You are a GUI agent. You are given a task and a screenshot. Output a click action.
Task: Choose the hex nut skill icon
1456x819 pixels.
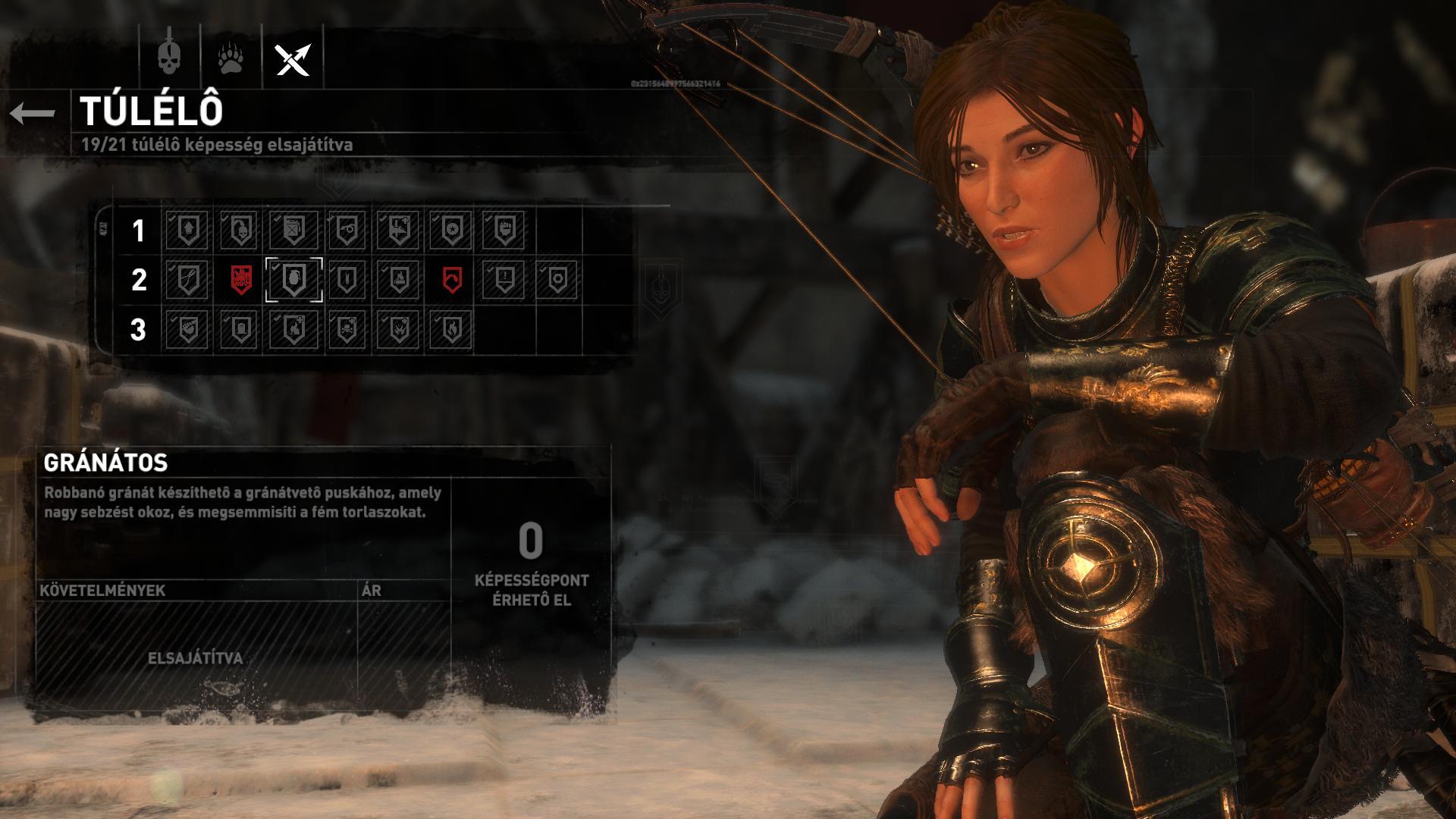557,280
